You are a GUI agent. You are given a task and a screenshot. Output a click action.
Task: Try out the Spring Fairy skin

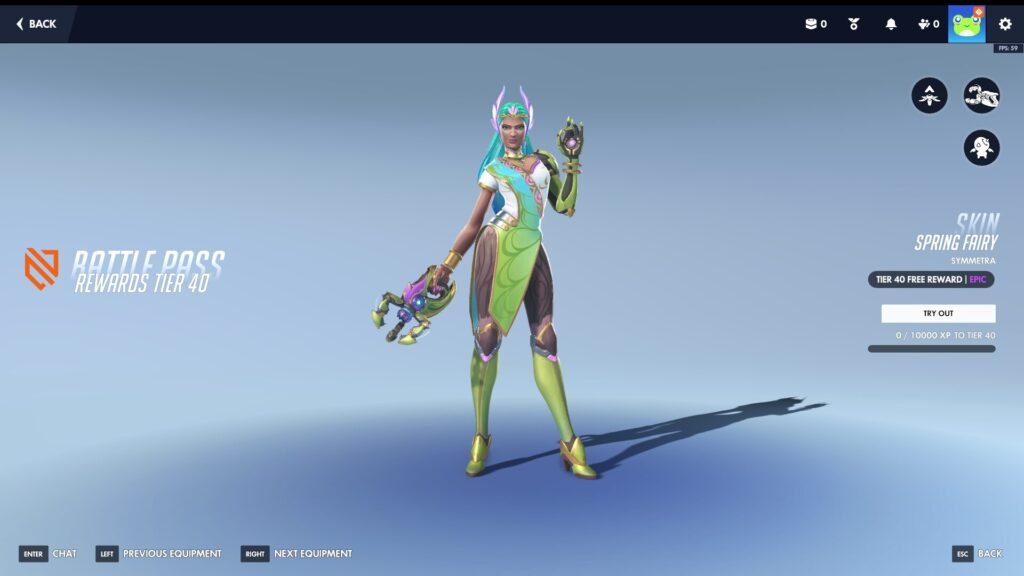pyautogui.click(x=938, y=313)
